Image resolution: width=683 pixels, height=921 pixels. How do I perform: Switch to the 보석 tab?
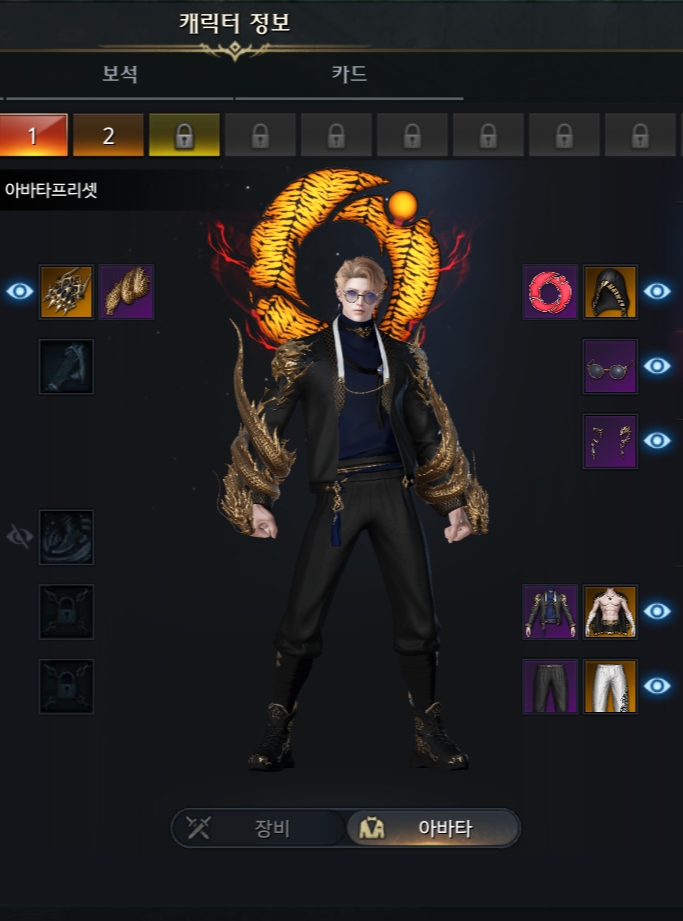click(x=119, y=74)
